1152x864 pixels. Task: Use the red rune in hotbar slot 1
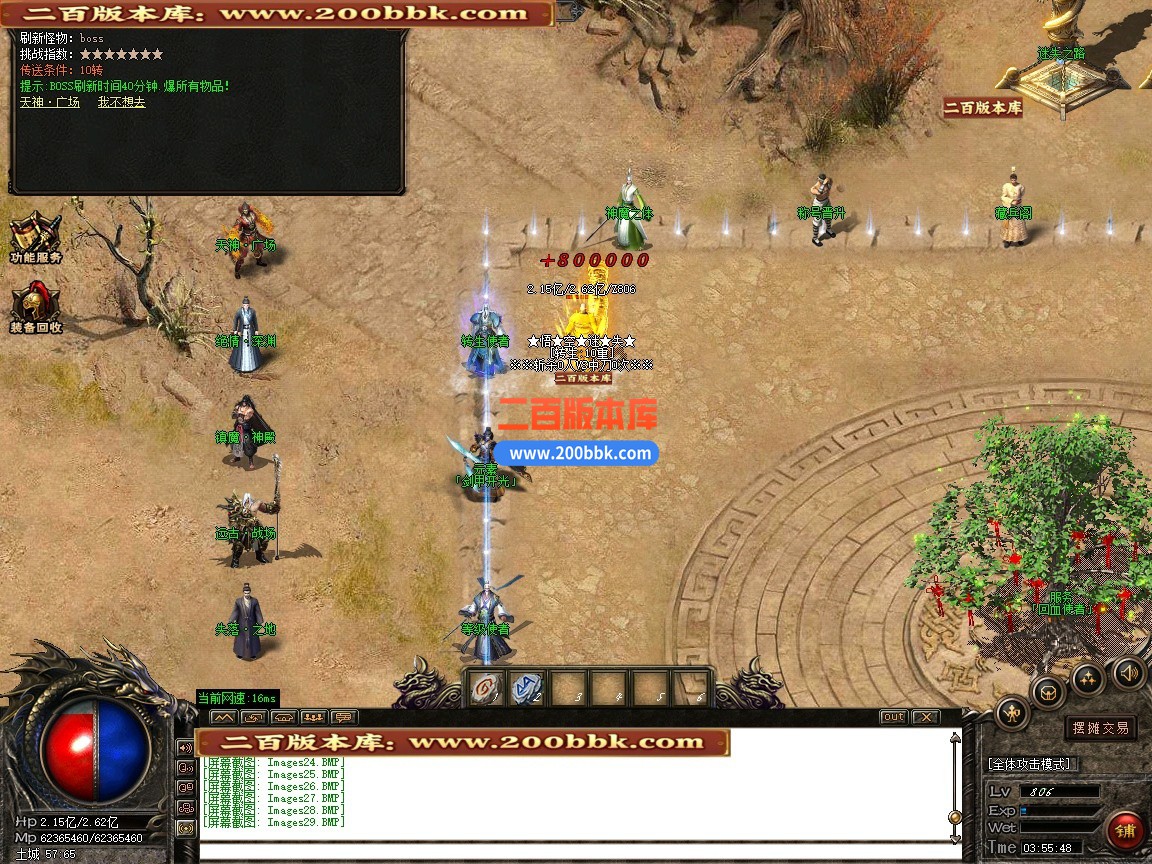coord(487,688)
